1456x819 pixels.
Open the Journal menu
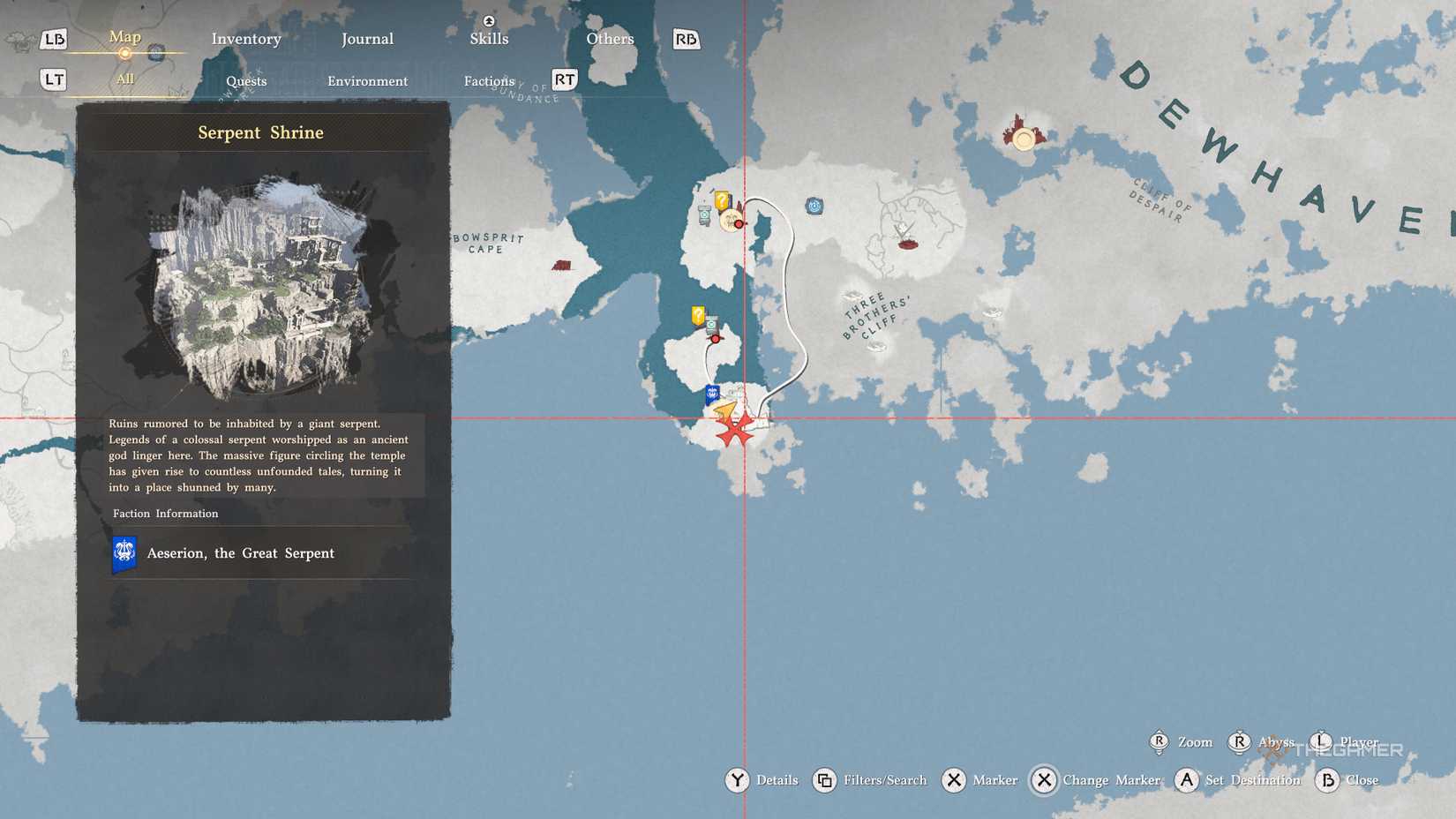coord(368,39)
